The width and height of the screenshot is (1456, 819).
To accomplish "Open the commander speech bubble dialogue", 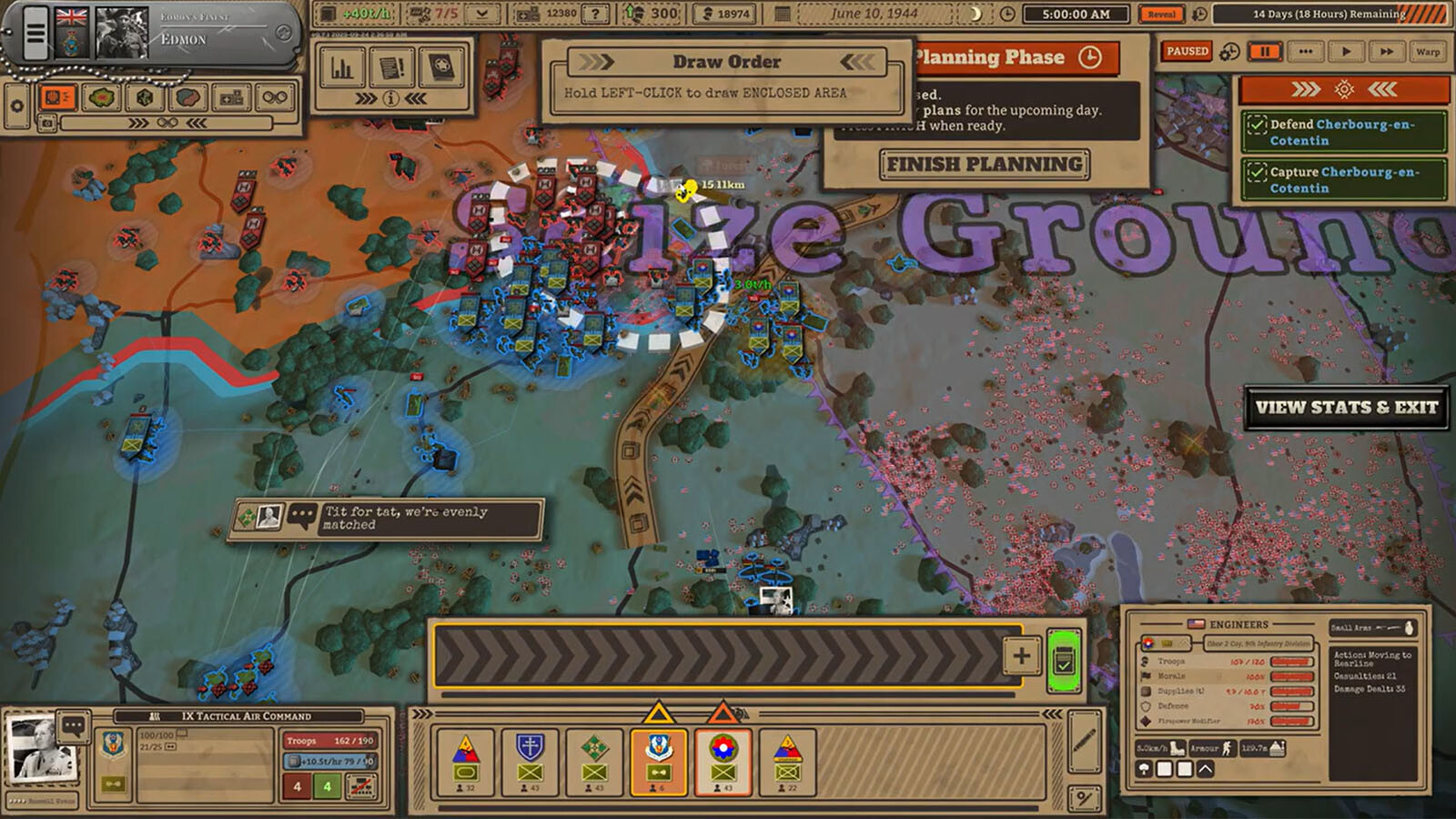I will coord(74,726).
